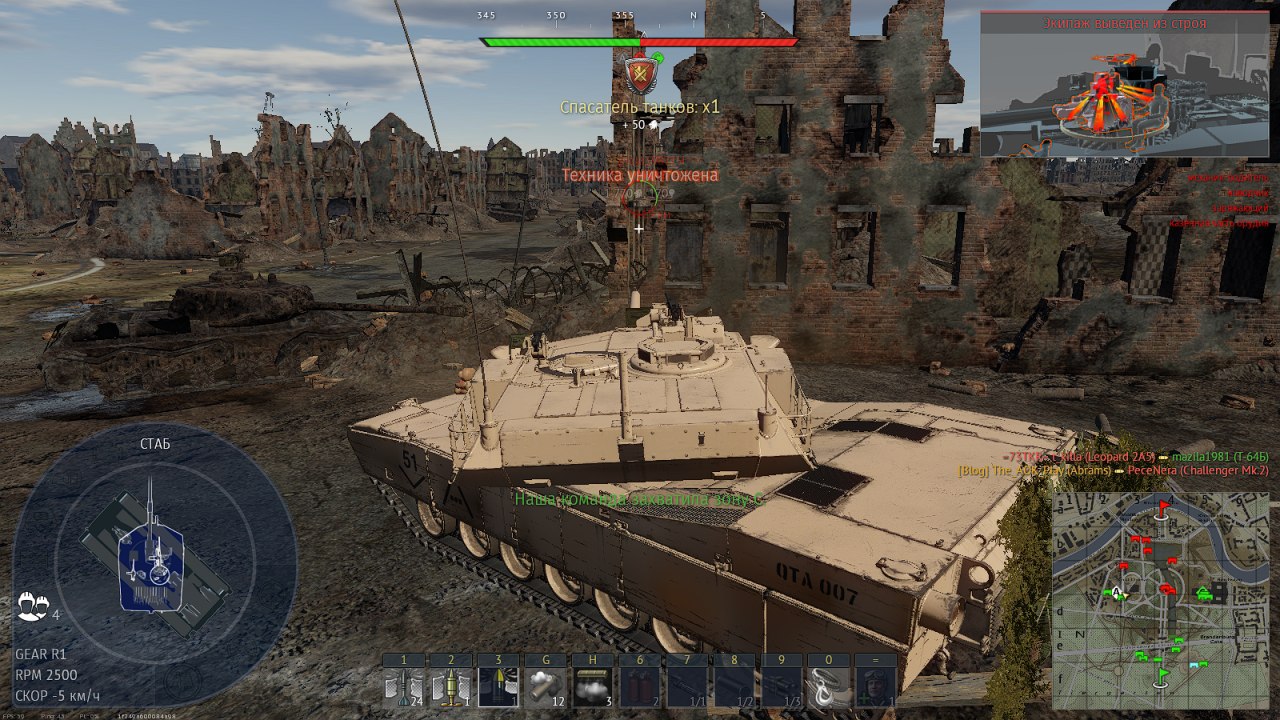
Task: Use the fire extinguisher slot
Action: coord(640,688)
